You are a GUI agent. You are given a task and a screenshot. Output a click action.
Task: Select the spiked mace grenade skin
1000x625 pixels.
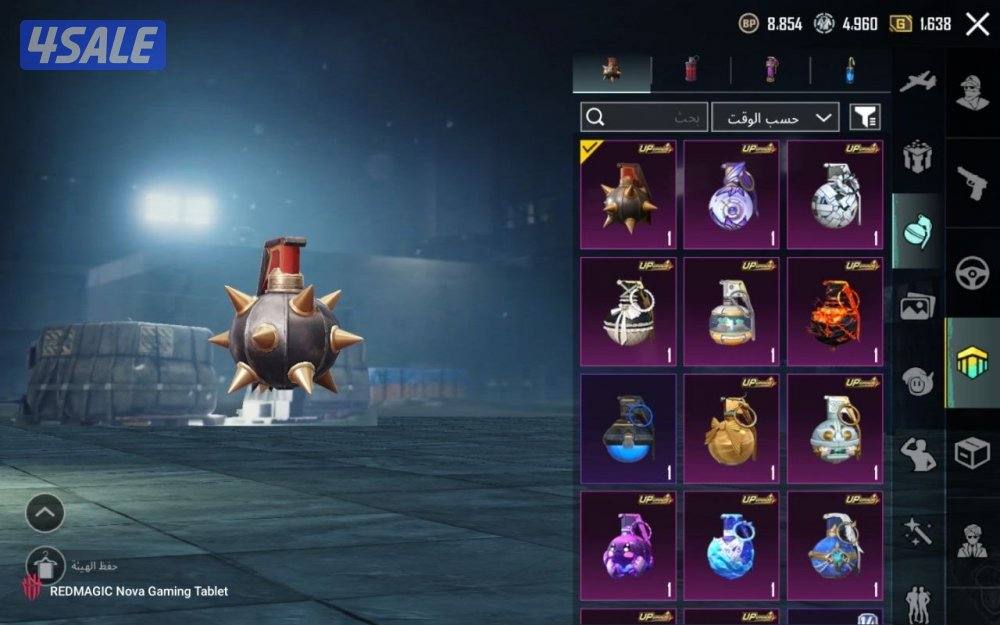tap(628, 194)
